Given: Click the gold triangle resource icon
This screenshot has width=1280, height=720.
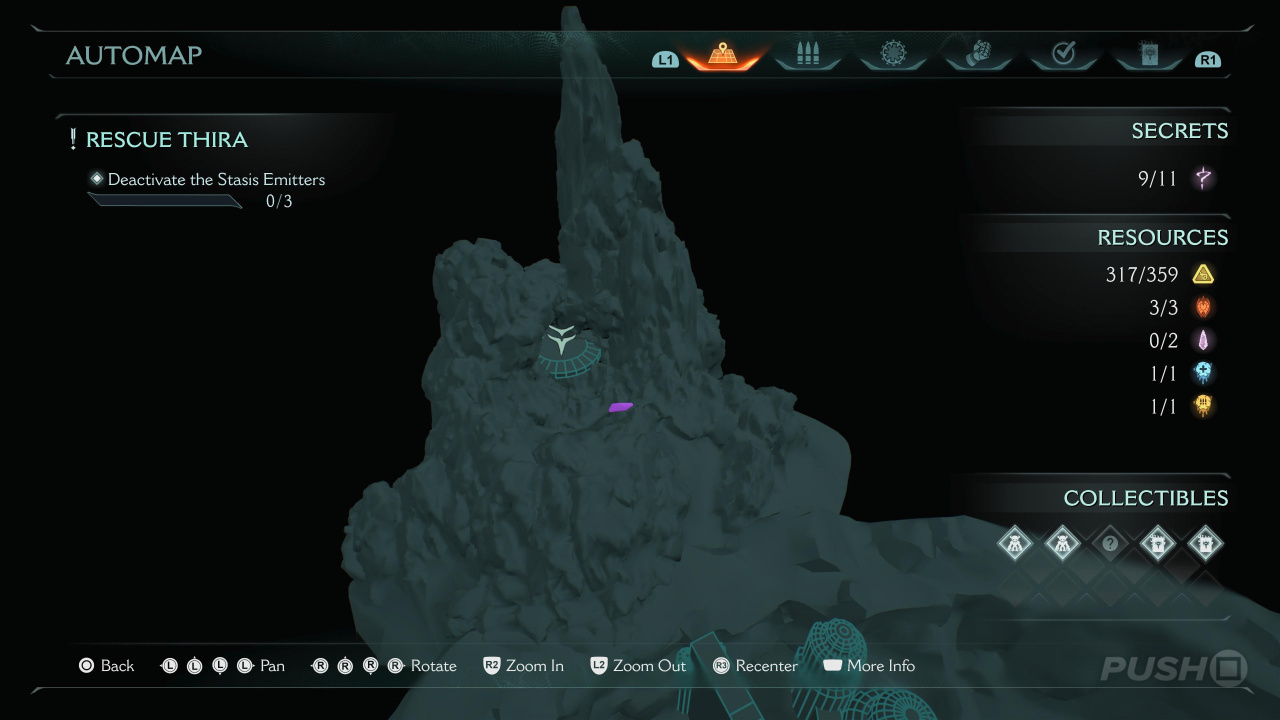Looking at the screenshot, I should [1203, 274].
